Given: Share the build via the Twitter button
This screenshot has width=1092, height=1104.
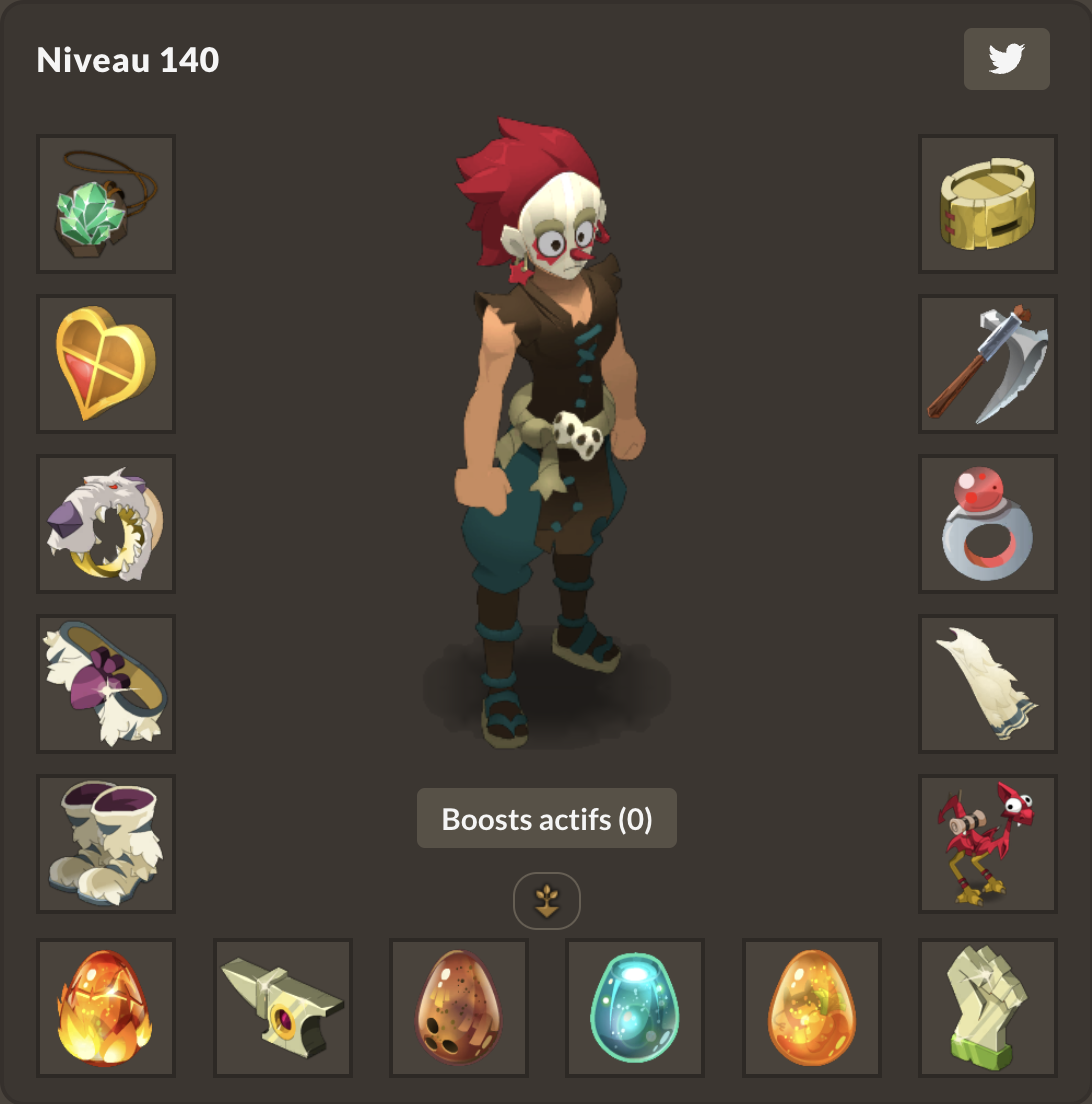Looking at the screenshot, I should tap(1006, 59).
